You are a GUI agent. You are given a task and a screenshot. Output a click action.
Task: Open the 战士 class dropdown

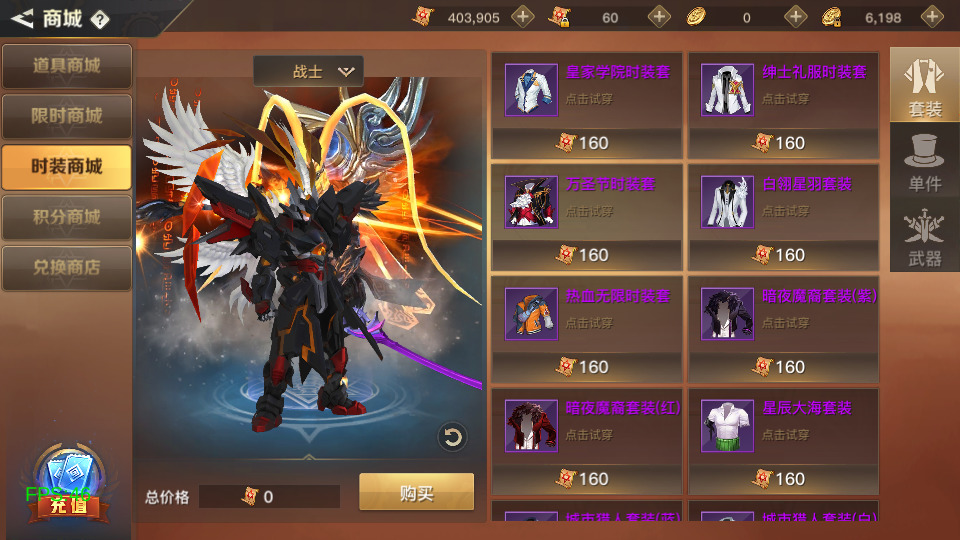click(x=309, y=72)
